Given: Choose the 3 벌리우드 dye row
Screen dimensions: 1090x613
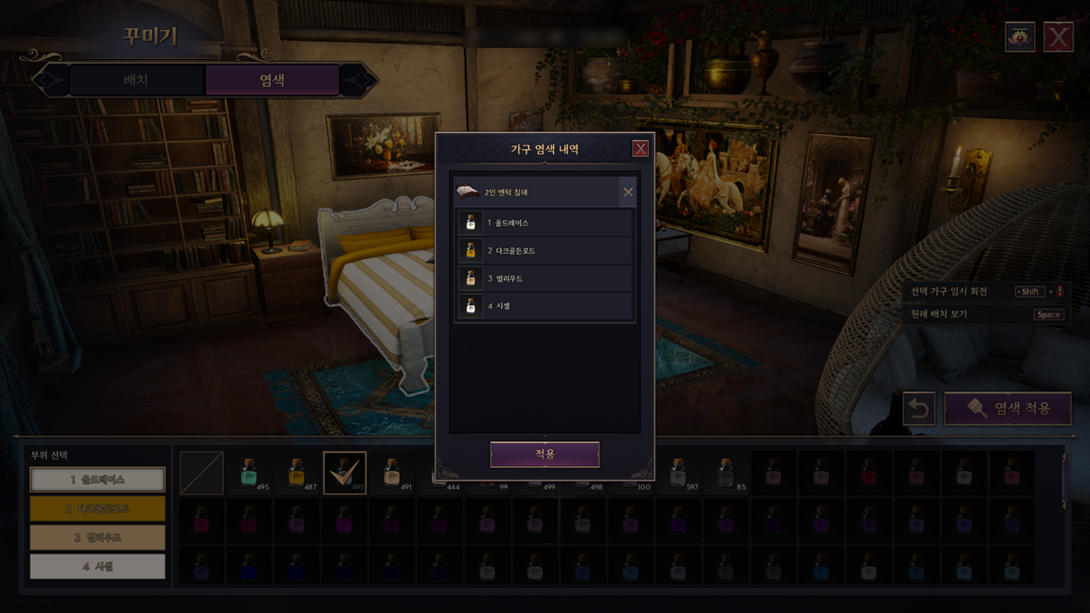Looking at the screenshot, I should point(544,279).
